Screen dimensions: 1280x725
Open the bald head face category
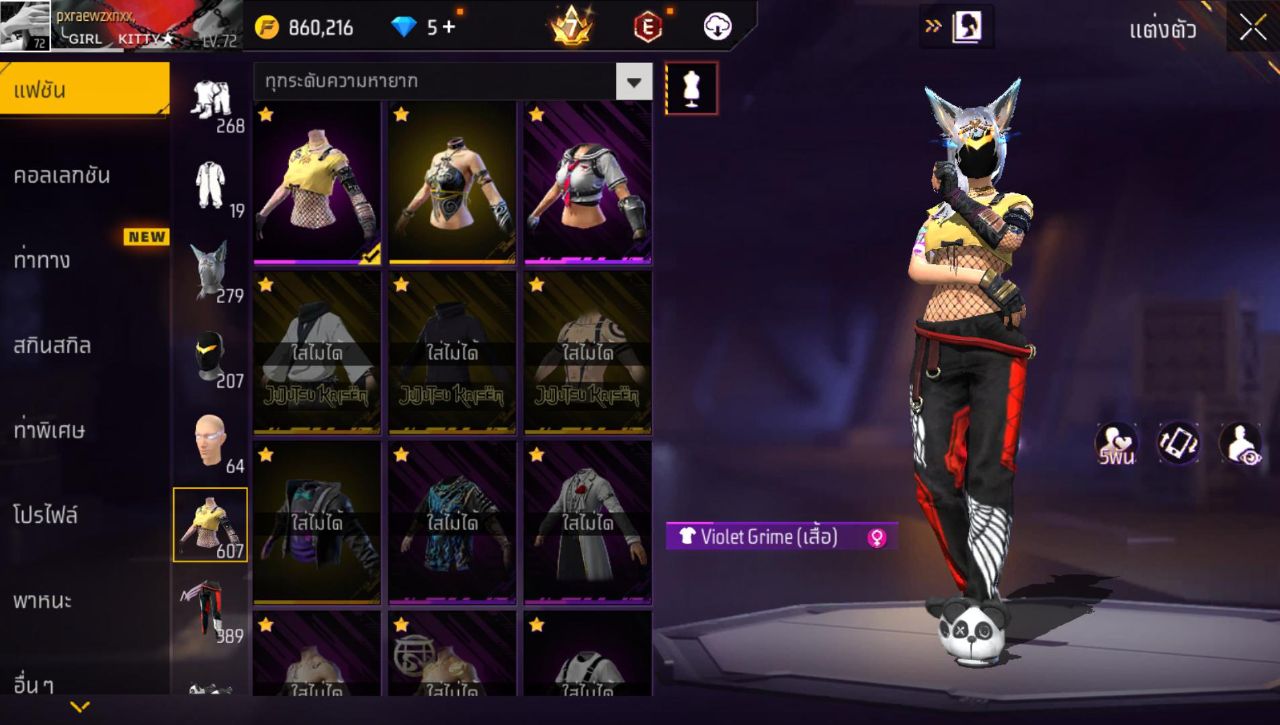(x=210, y=441)
